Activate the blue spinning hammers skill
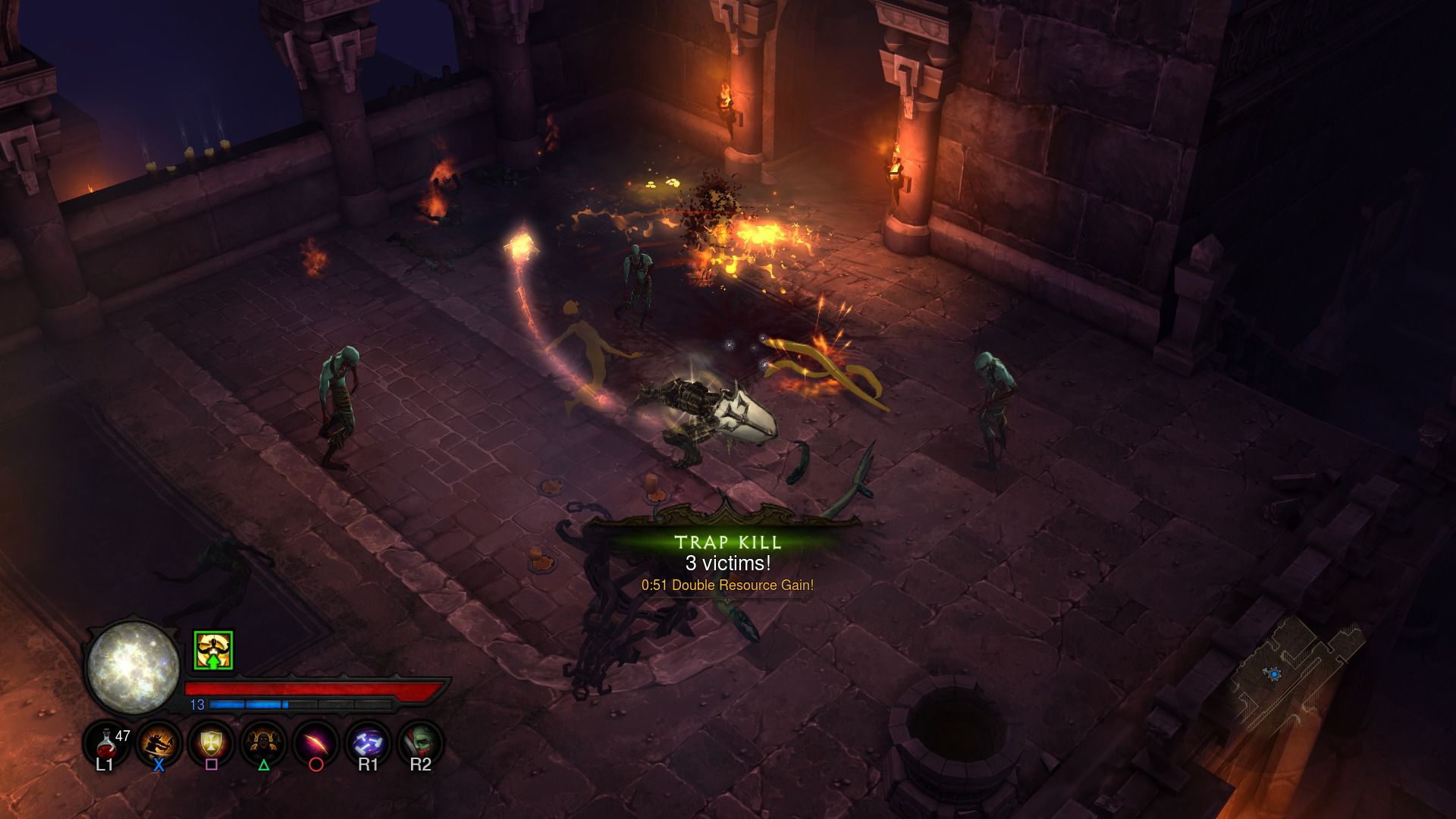This screenshot has height=819, width=1456. 368,741
